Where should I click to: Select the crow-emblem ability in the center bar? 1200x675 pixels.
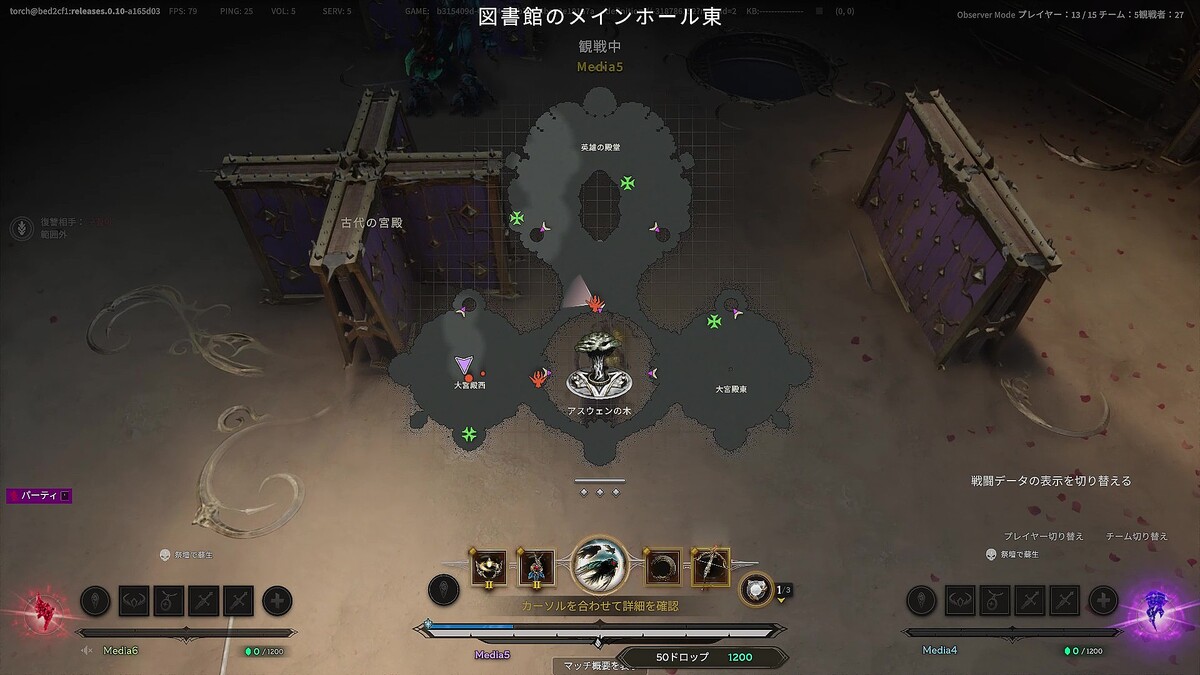tap(600, 566)
